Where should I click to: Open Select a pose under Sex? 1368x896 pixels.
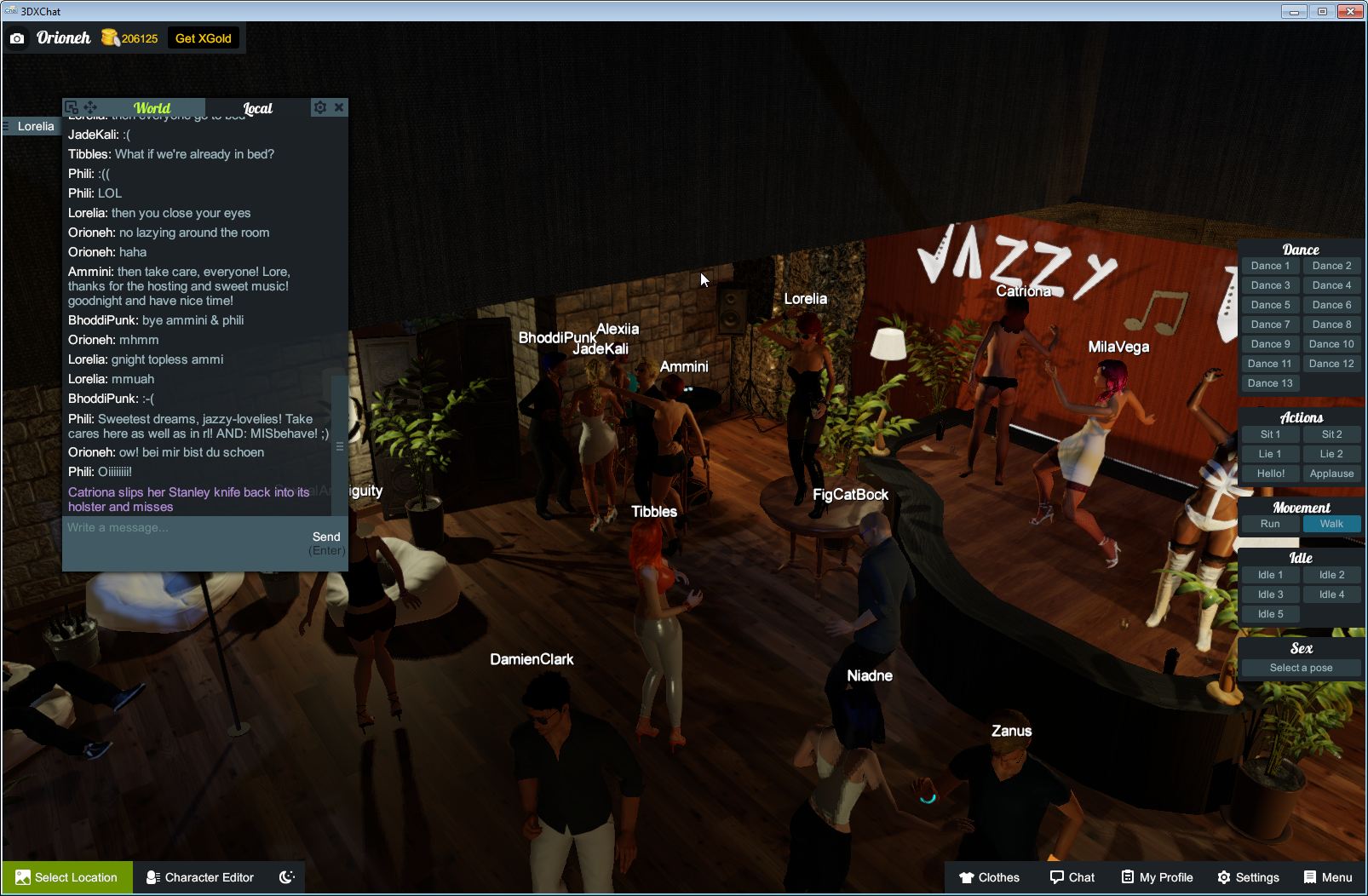point(1301,668)
